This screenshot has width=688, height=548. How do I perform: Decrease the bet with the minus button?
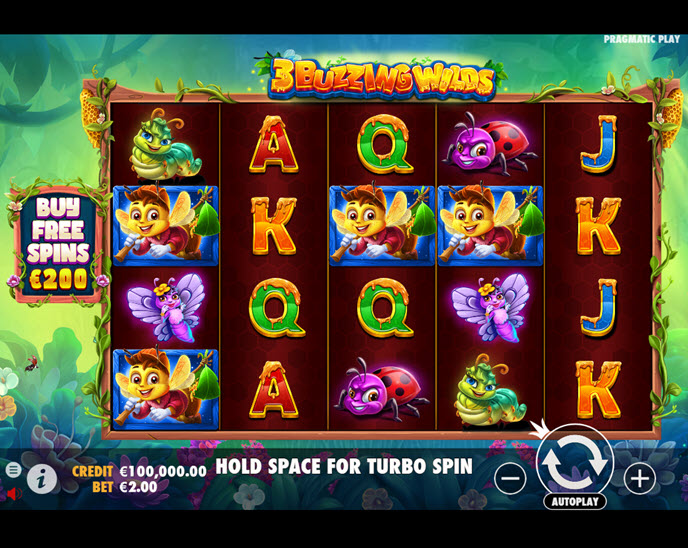(x=510, y=478)
